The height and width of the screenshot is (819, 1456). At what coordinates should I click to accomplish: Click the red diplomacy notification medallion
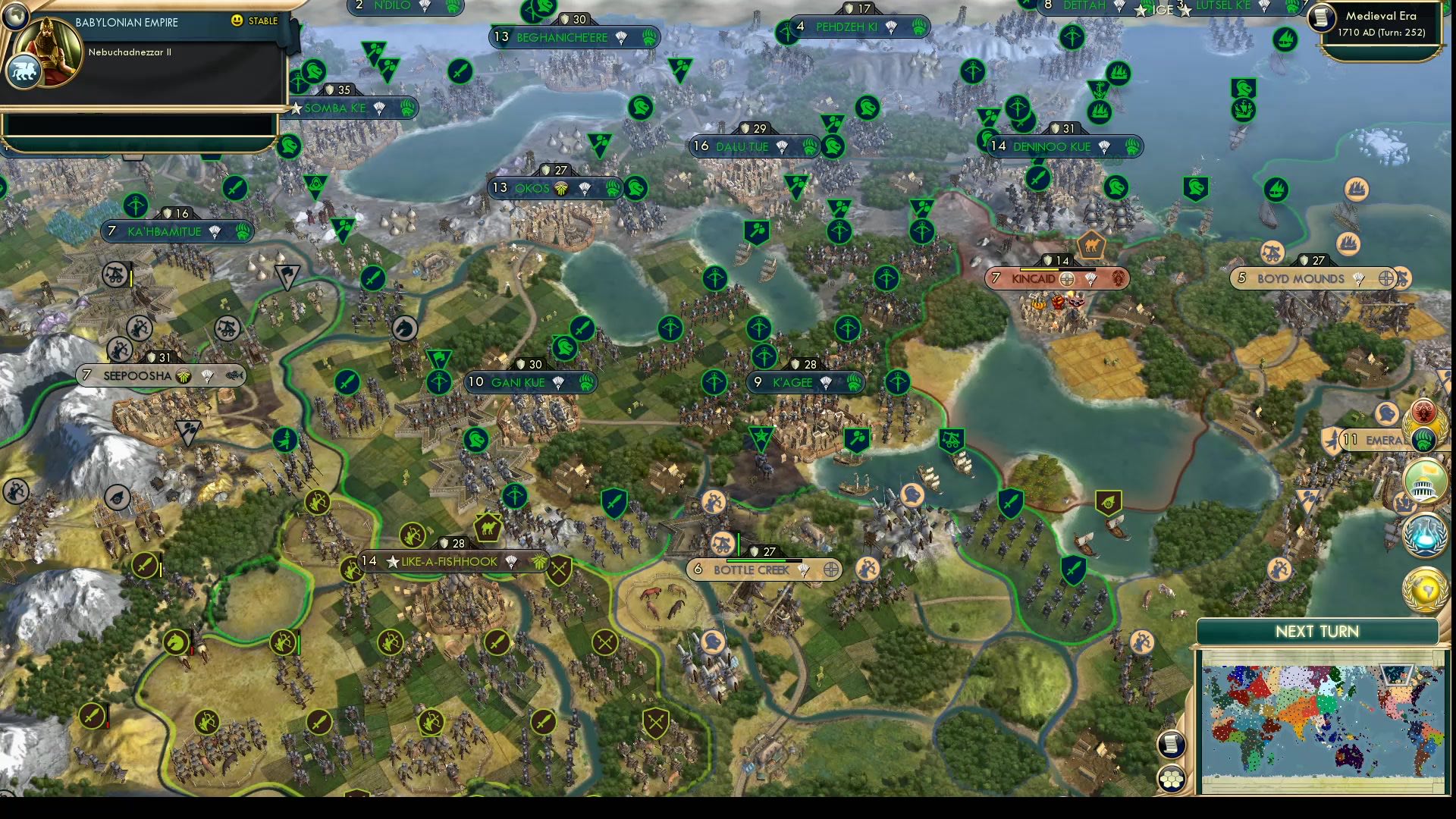click(1423, 409)
